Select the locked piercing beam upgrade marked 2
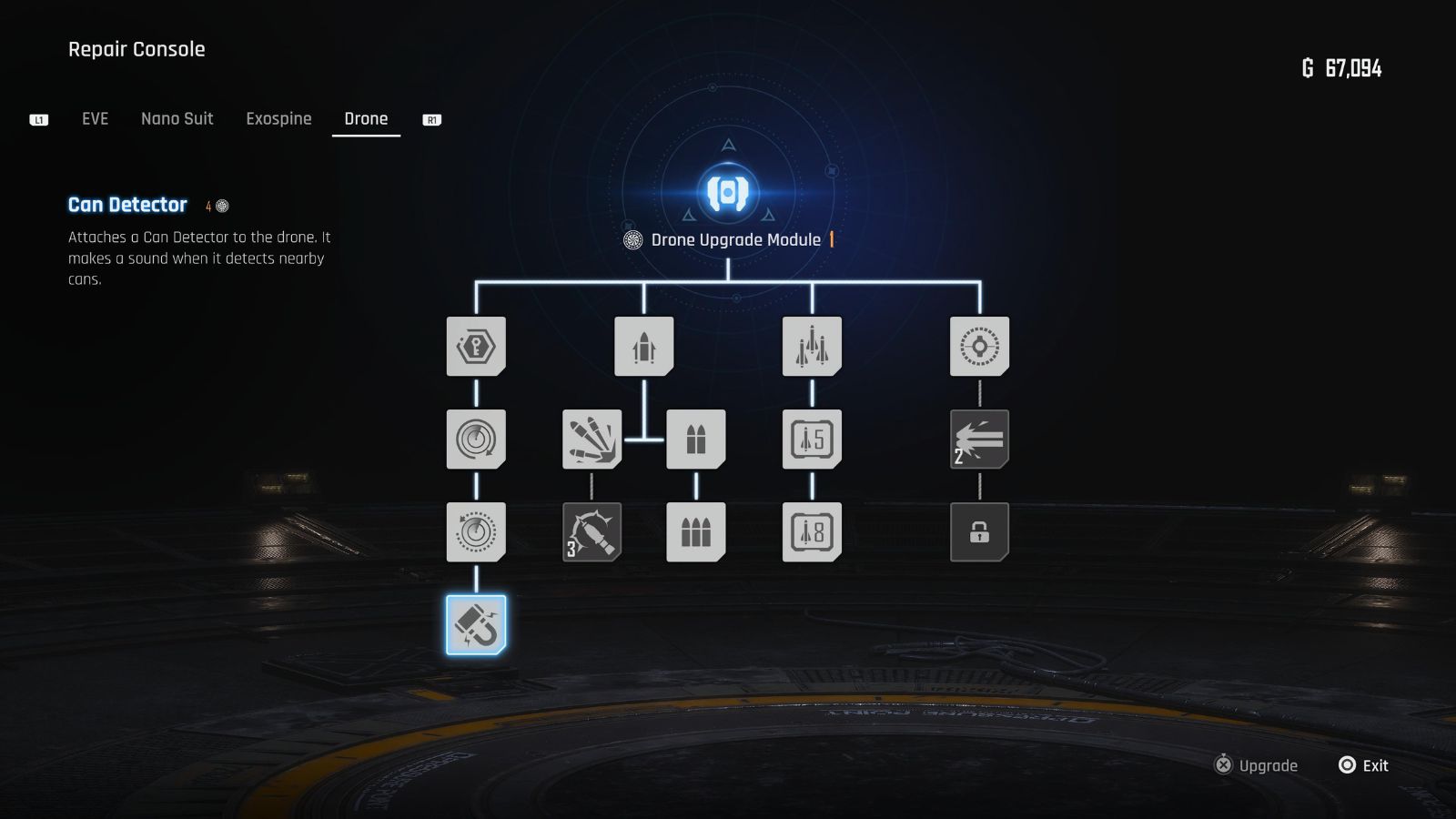The width and height of the screenshot is (1456, 819). pos(979,439)
